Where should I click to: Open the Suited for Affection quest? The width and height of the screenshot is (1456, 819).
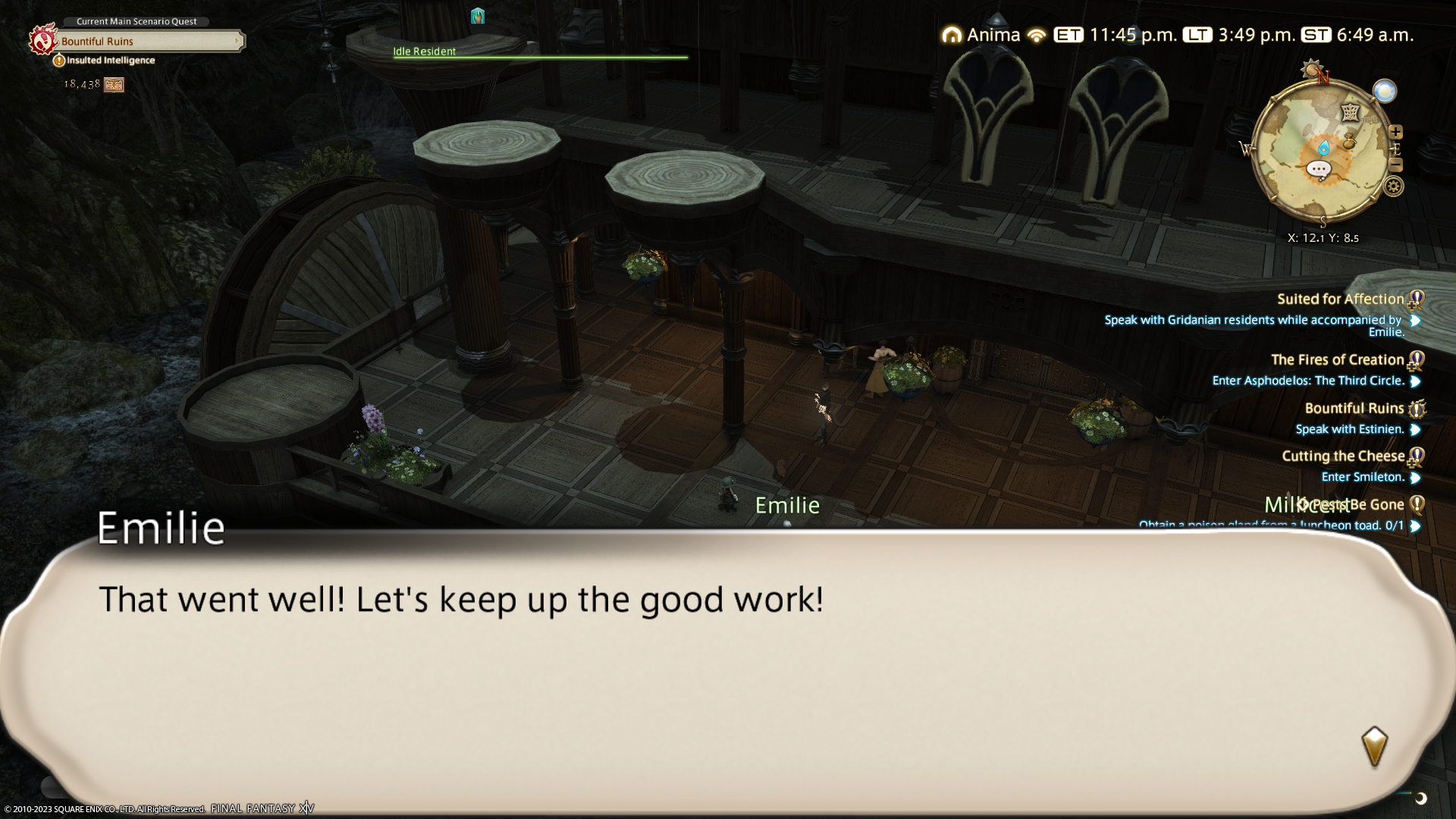[x=1340, y=300]
